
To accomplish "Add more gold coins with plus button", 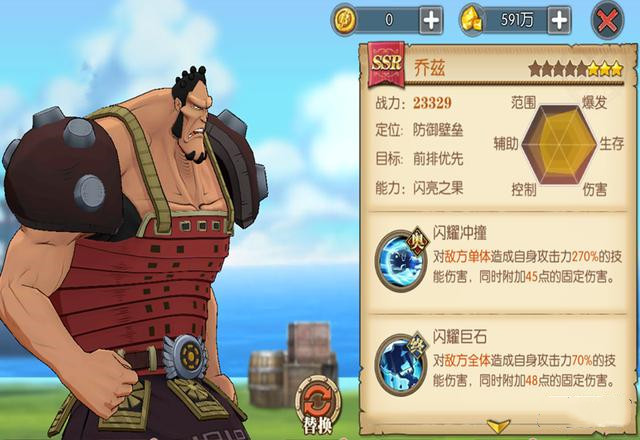I will pos(430,19).
